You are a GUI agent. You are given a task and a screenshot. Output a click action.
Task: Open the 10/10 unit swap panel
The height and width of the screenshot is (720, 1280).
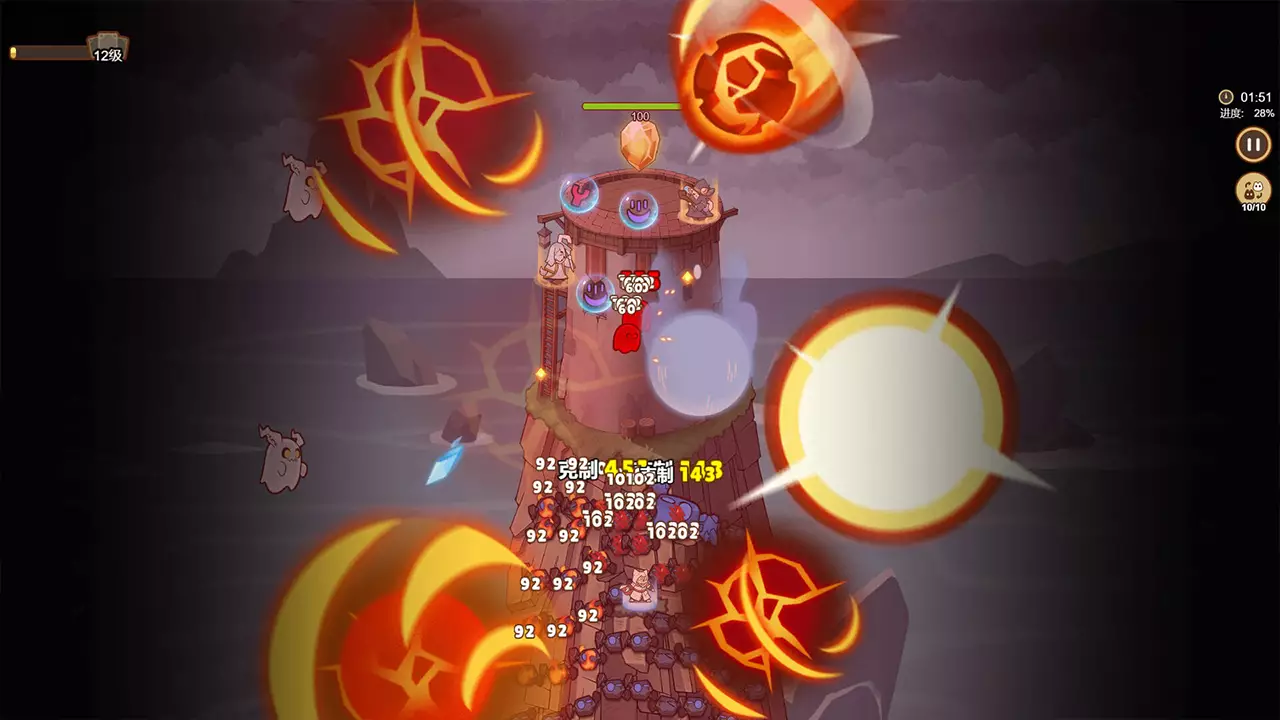[1251, 190]
